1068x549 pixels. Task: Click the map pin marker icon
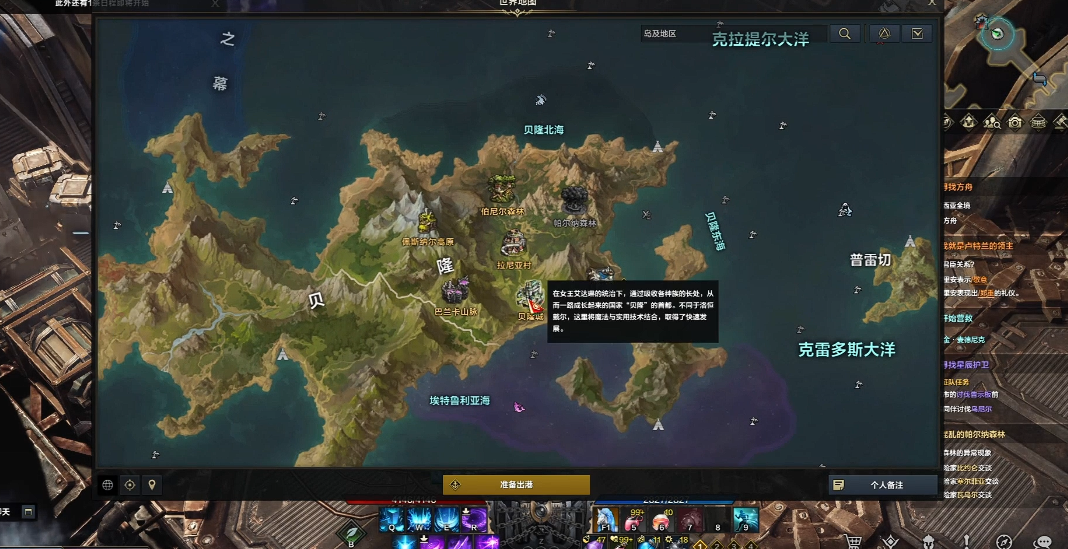pyautogui.click(x=152, y=485)
